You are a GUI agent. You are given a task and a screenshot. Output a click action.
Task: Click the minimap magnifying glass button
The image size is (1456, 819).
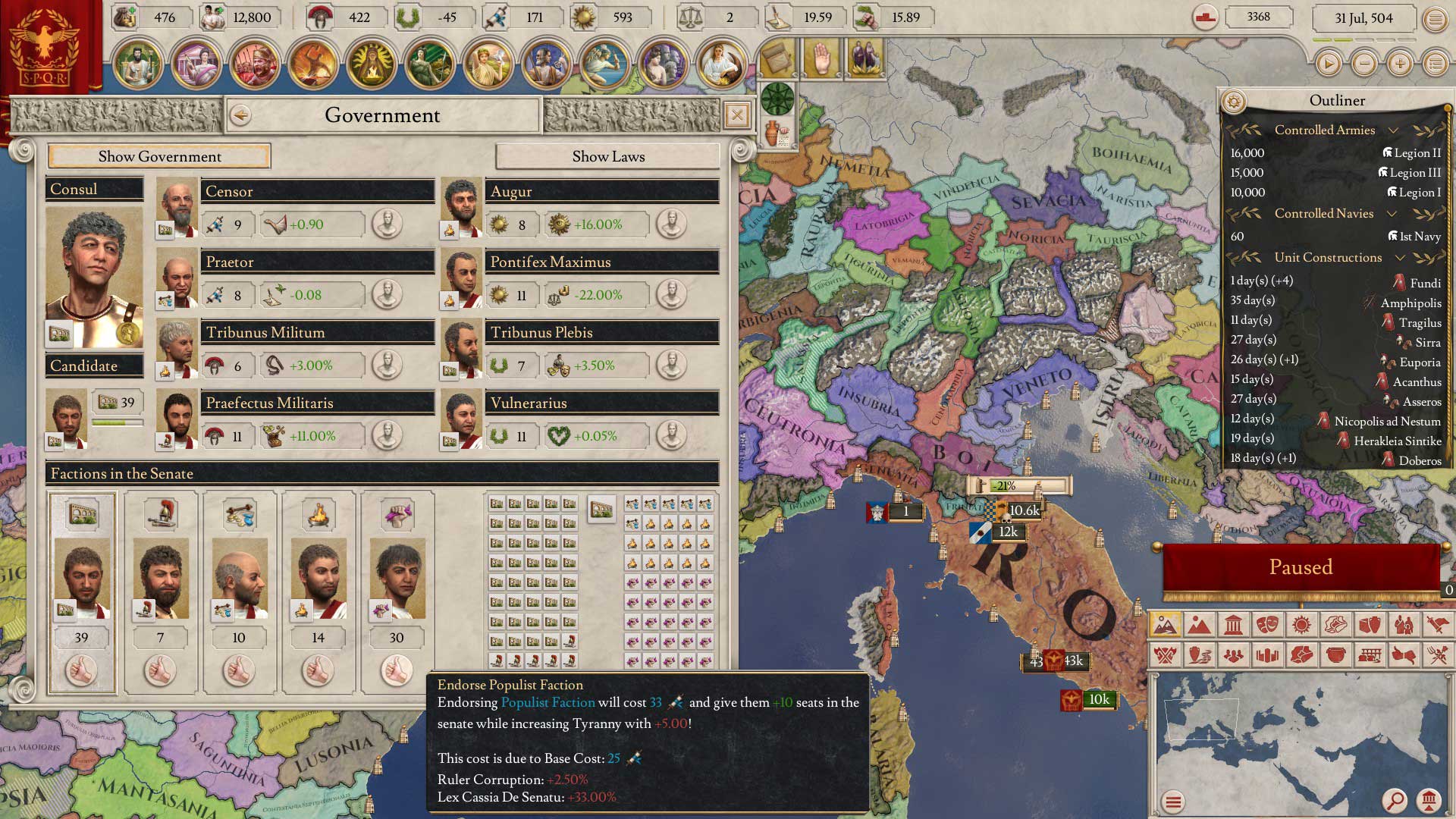pos(1394,800)
